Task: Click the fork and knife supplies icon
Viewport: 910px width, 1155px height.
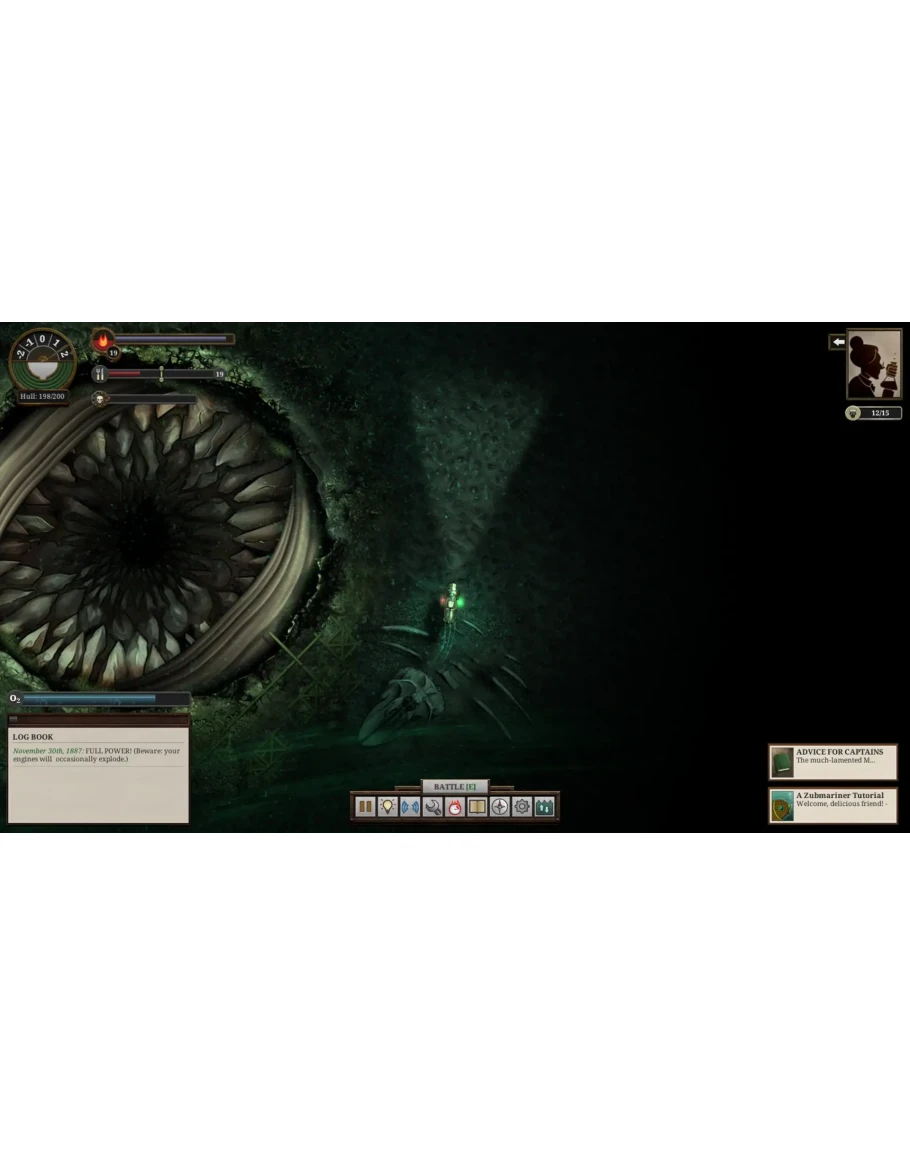Action: [x=100, y=374]
